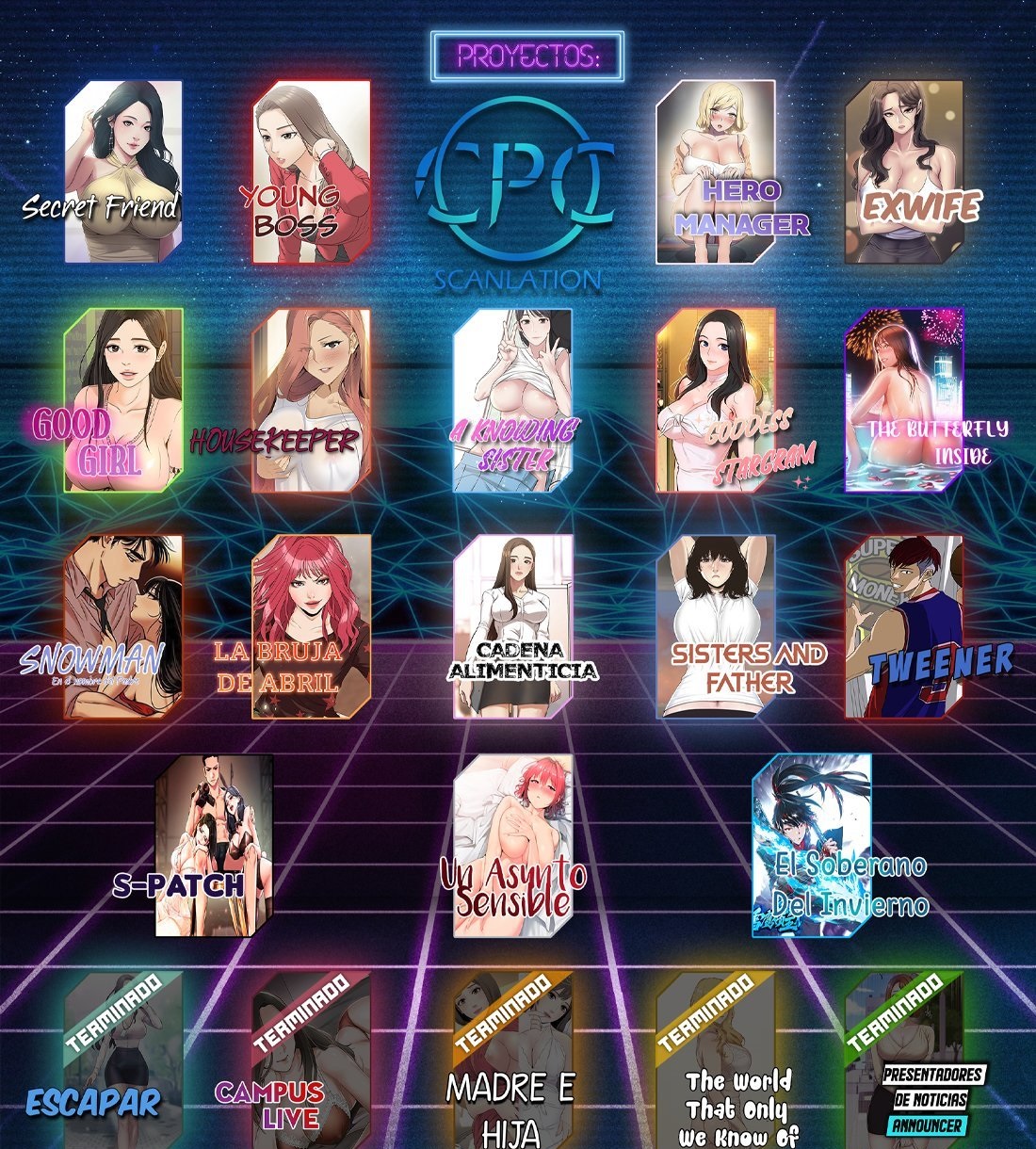Open the S-Patch project thumbnail
Screen dimensions: 1036x1149
(x=215, y=846)
